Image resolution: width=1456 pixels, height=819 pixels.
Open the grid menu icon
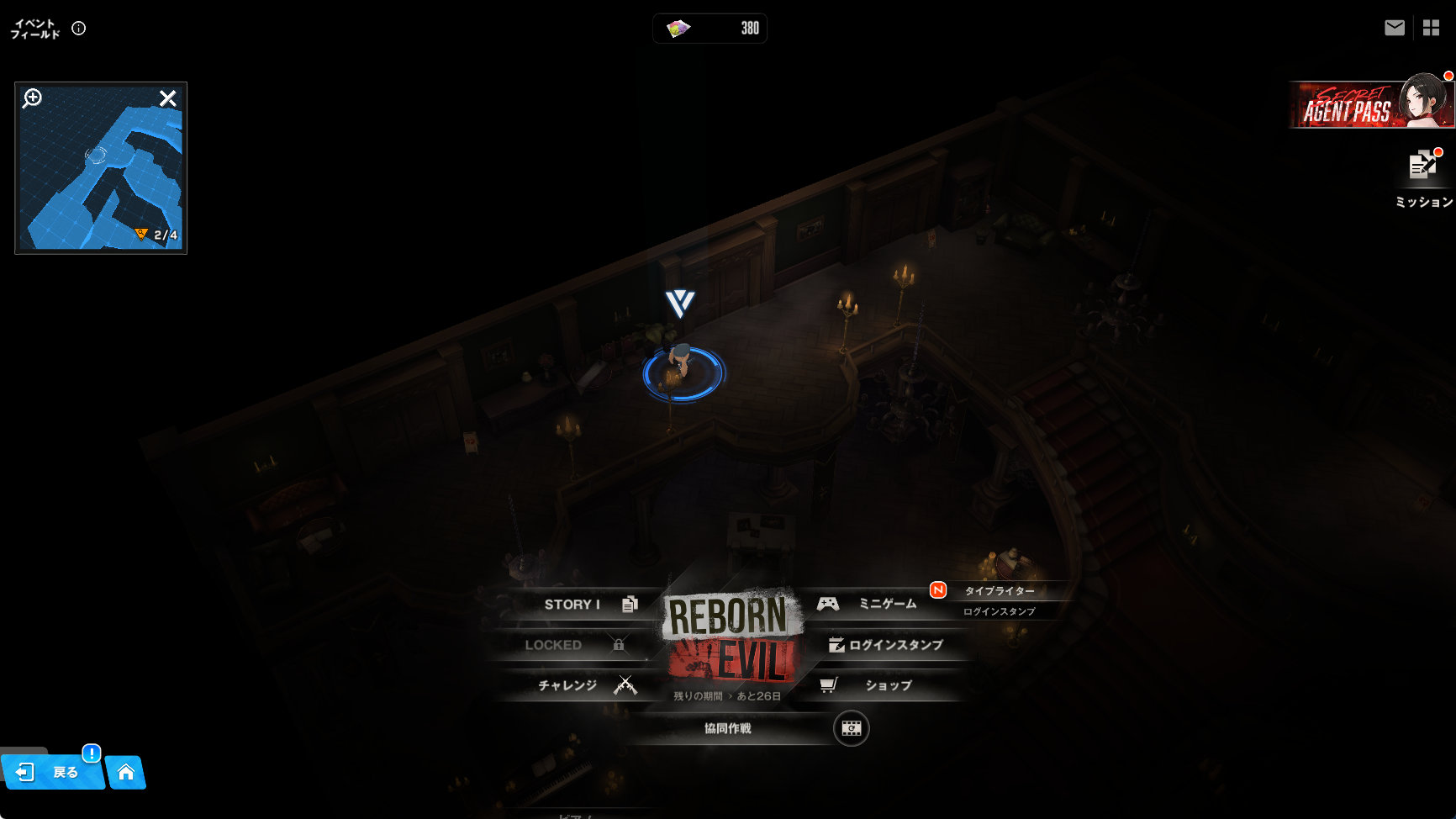[1431, 28]
